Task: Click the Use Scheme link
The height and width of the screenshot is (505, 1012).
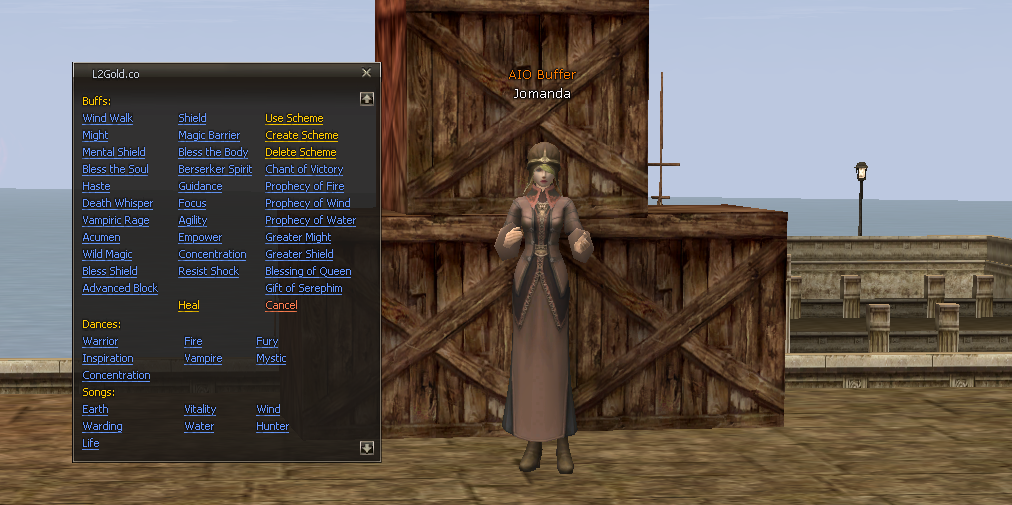Action: (294, 118)
